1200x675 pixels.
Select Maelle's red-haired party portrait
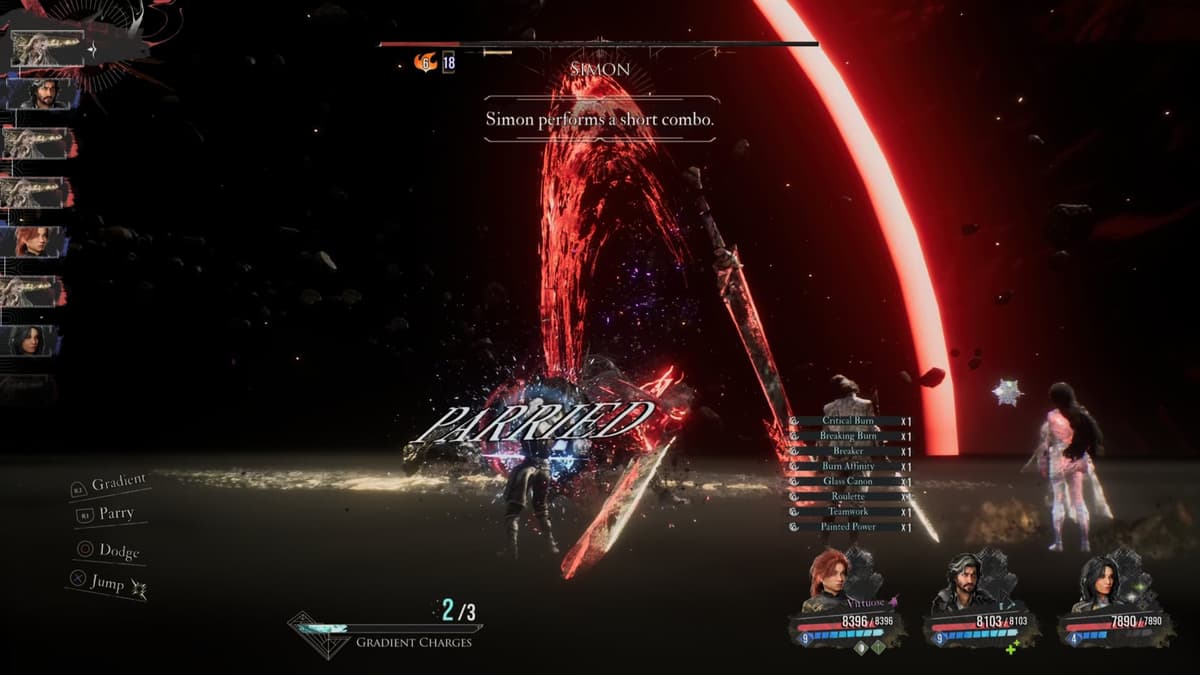pos(830,578)
